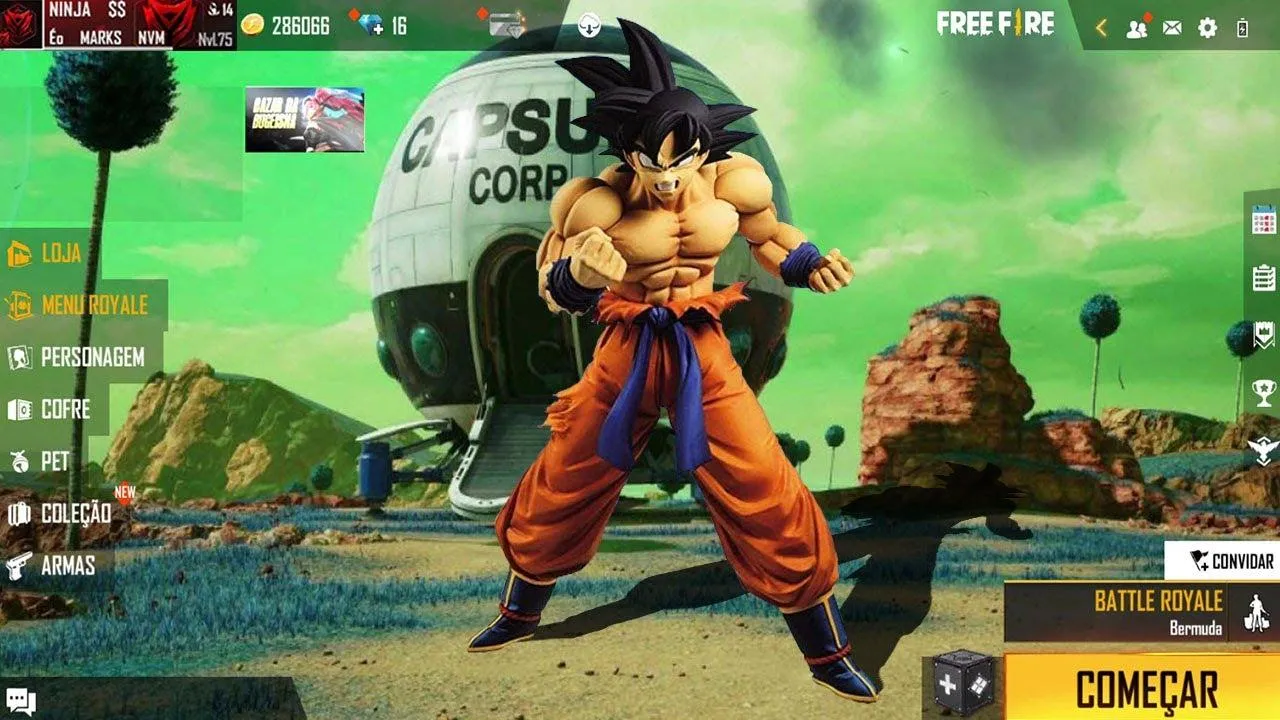
Task: Click the yellow back arrow
Action: (1101, 28)
